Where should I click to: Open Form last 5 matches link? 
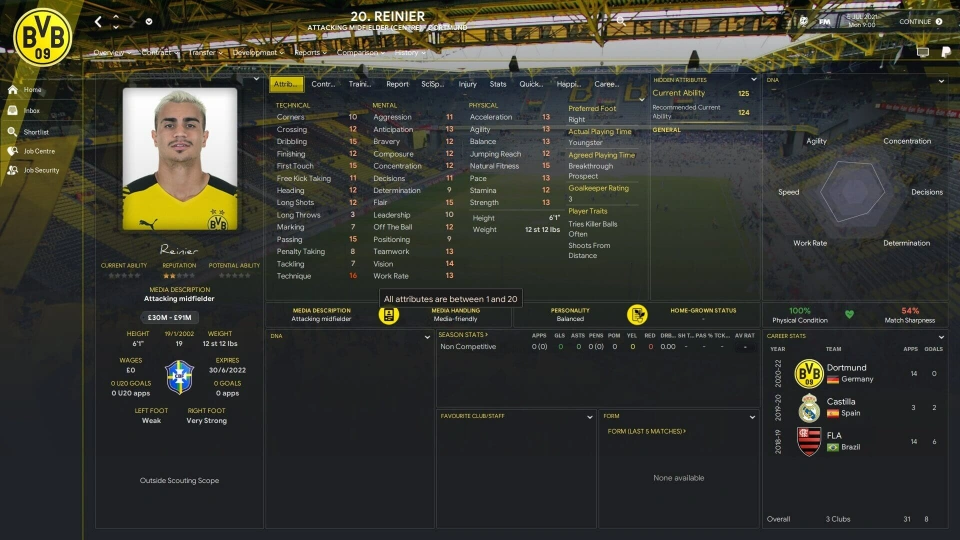pos(646,431)
